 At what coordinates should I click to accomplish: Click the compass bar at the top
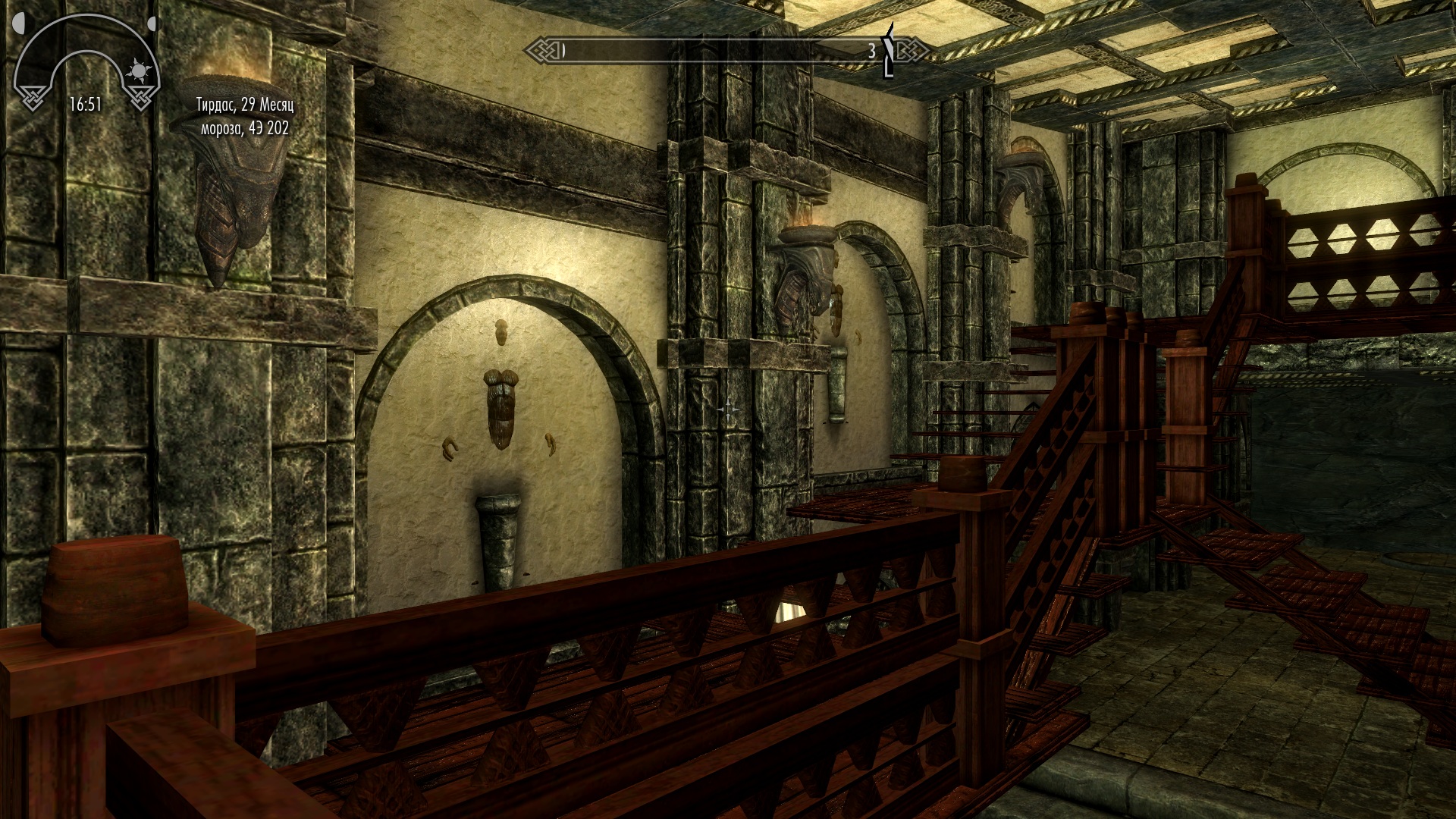pos(713,51)
